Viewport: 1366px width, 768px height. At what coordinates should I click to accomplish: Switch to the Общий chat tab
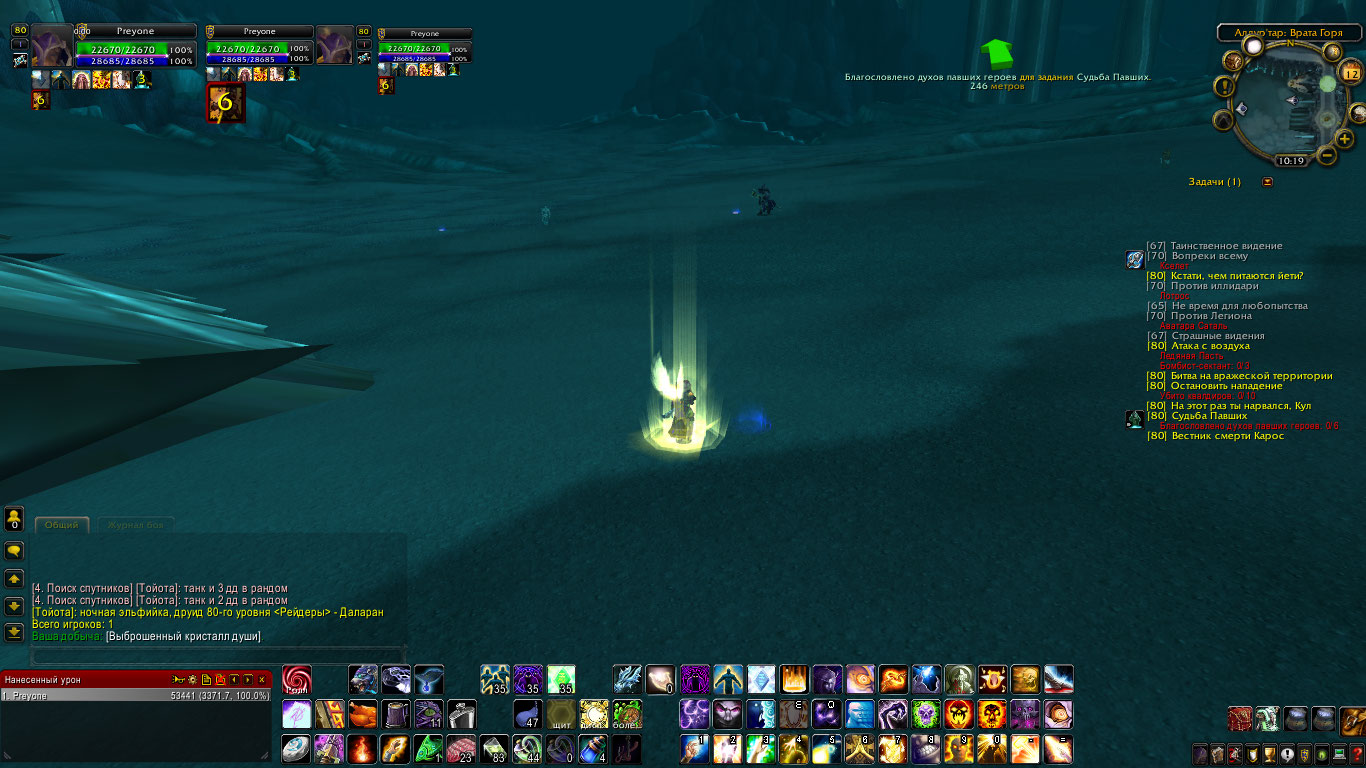point(62,525)
